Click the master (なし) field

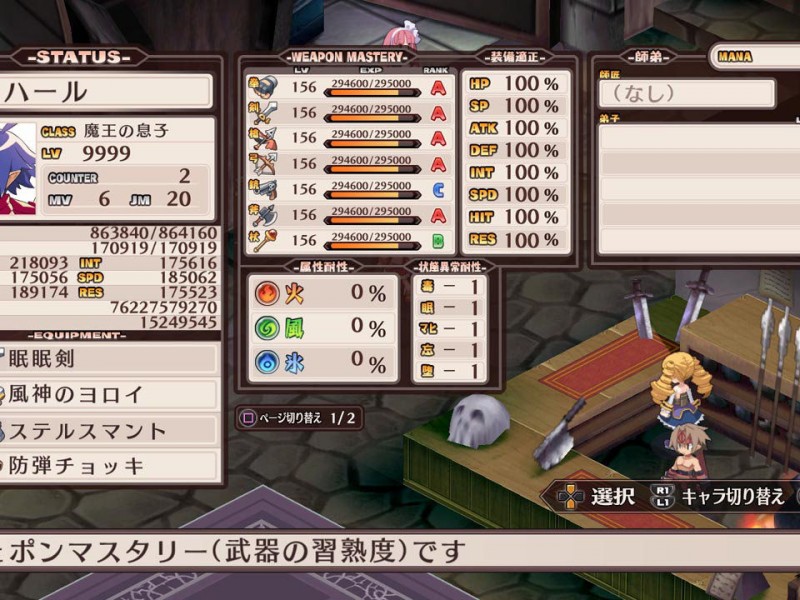pyautogui.click(x=686, y=94)
